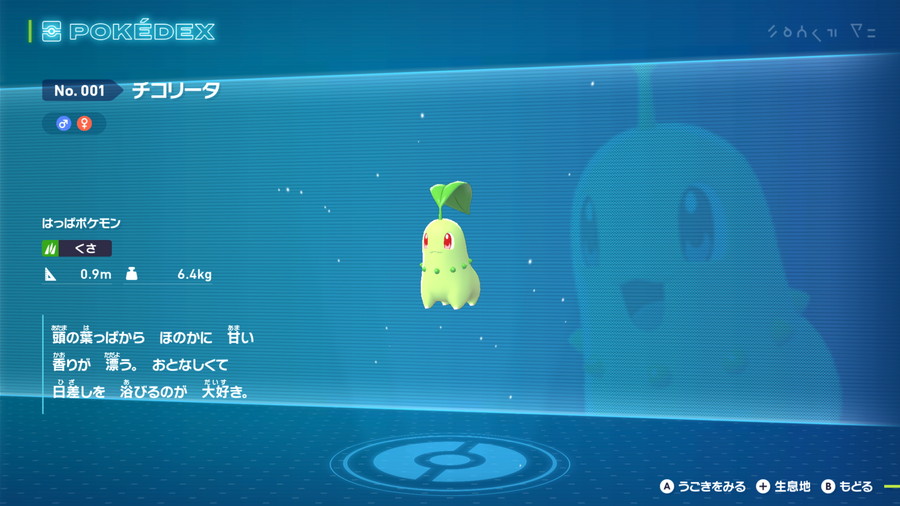The height and width of the screenshot is (506, 900).
Task: Click the くさ grass type badge
Action: click(77, 248)
